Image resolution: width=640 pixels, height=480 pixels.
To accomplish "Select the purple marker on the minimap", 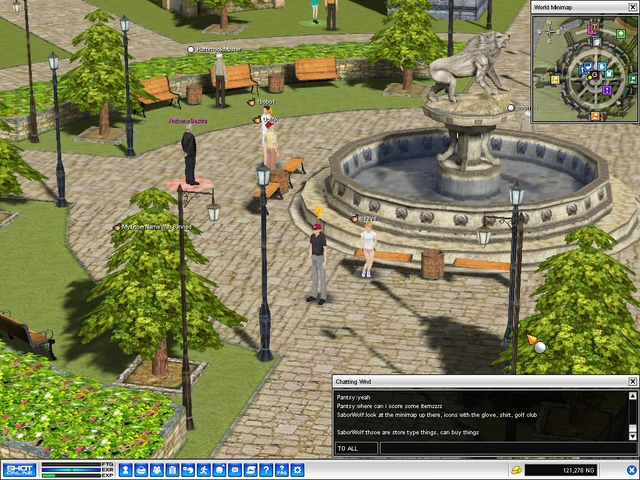I will (x=607, y=90).
